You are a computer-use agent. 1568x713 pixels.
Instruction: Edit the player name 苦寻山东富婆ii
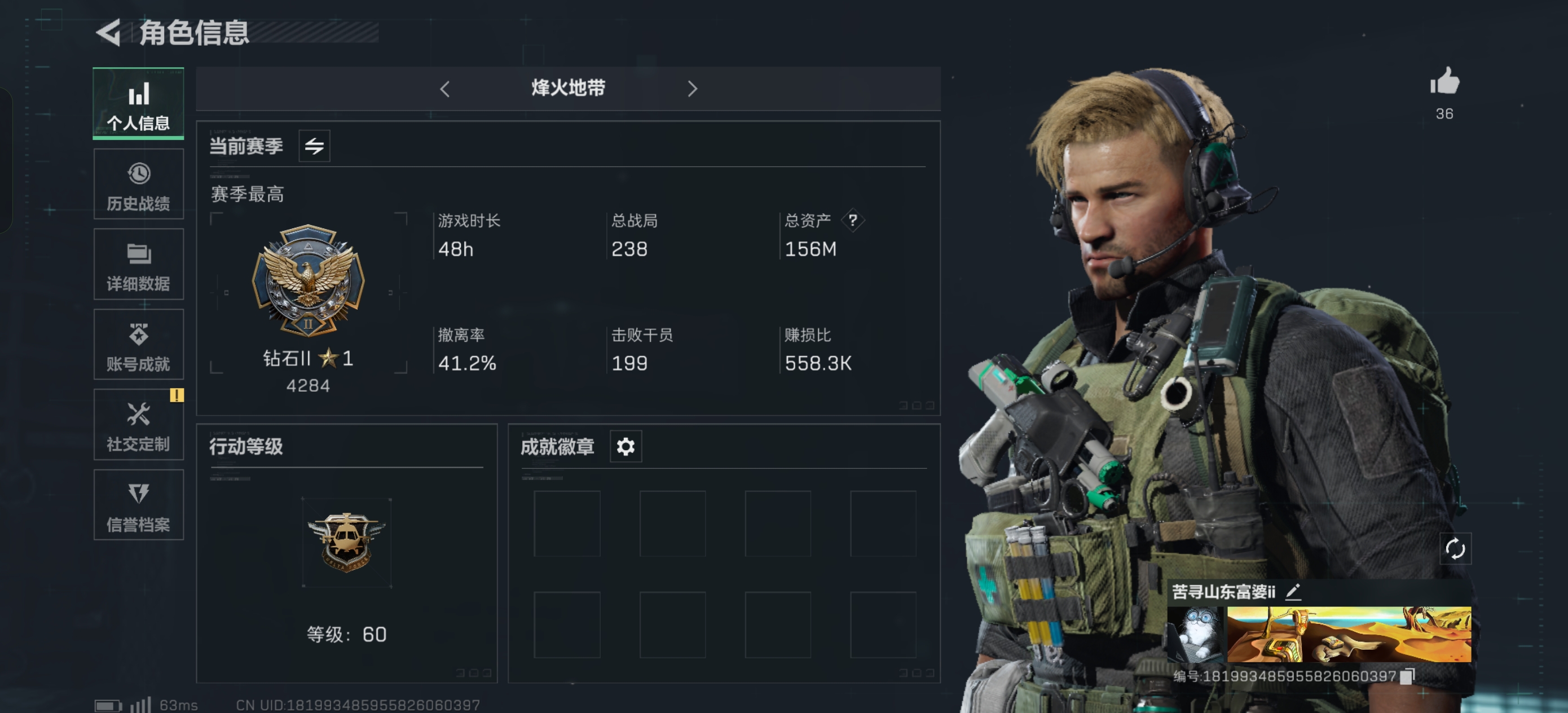pos(1293,592)
